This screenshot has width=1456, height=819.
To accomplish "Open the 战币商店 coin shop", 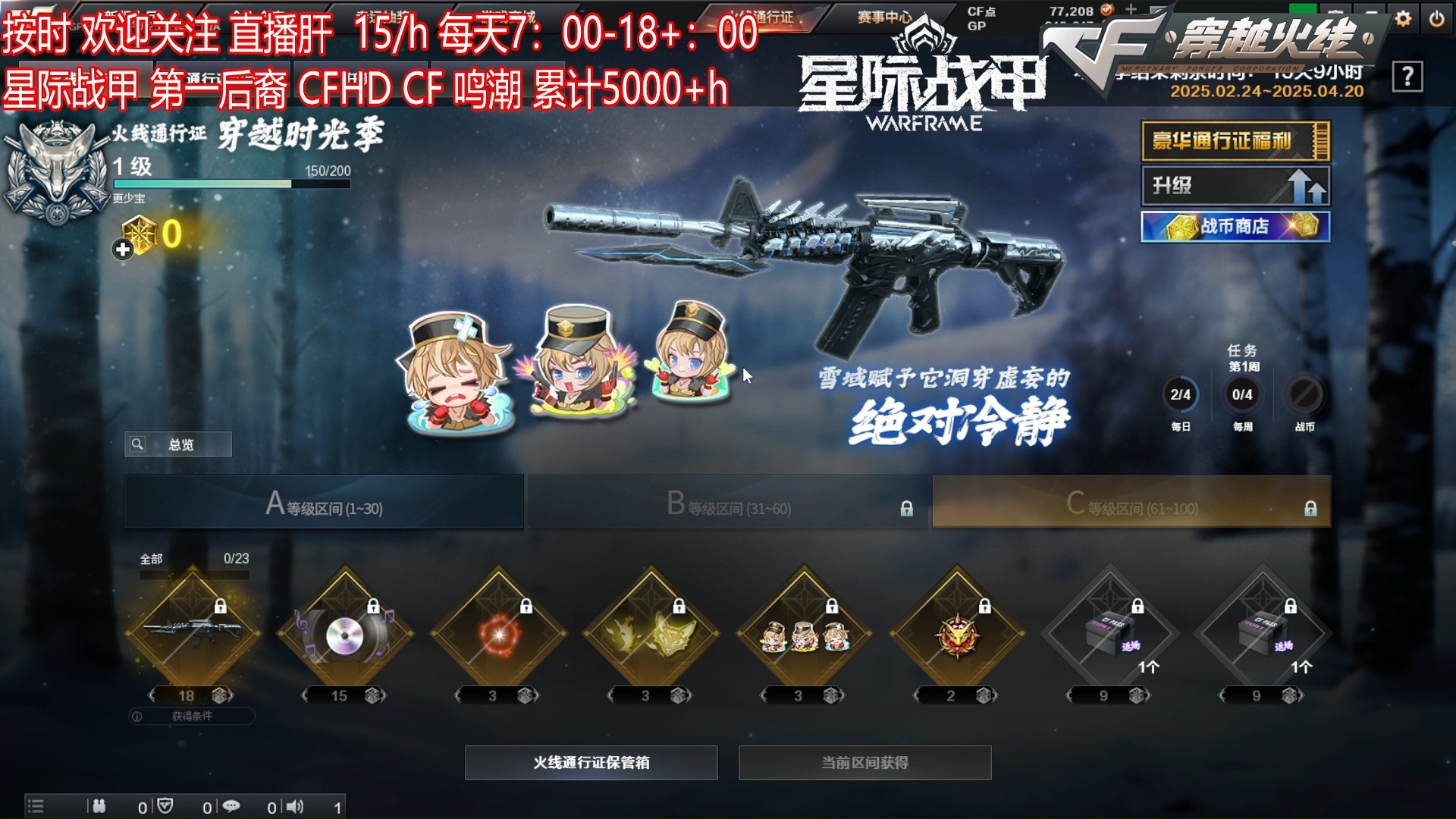I will pos(1235,227).
